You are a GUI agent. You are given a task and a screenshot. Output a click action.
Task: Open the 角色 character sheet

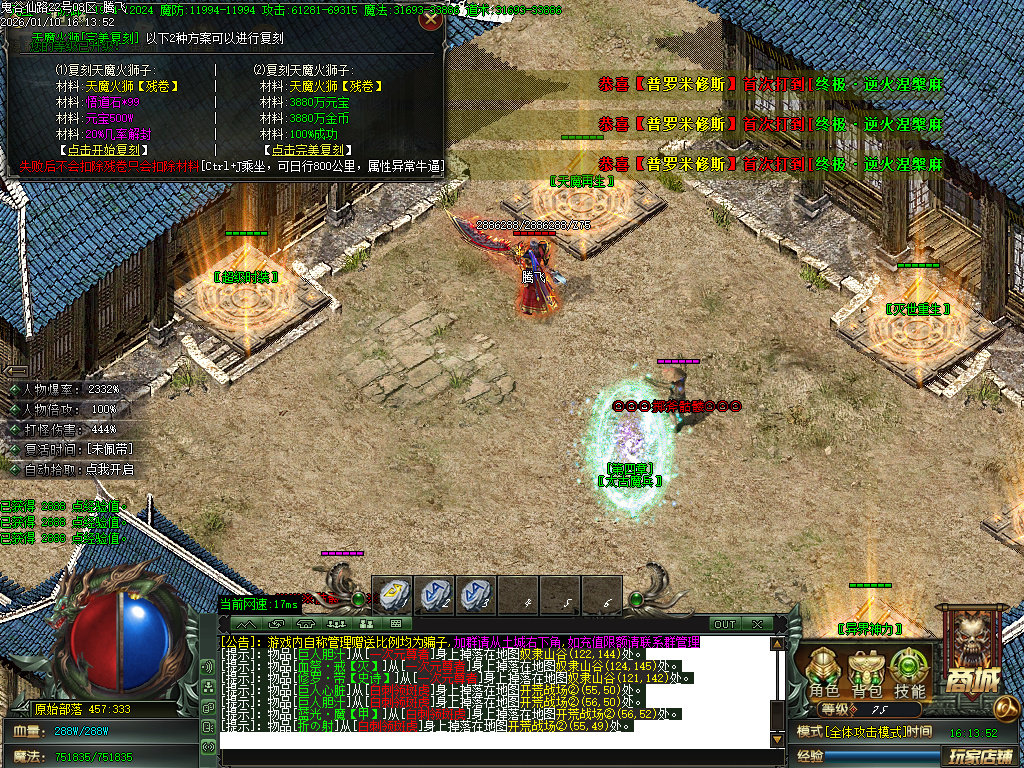823,674
